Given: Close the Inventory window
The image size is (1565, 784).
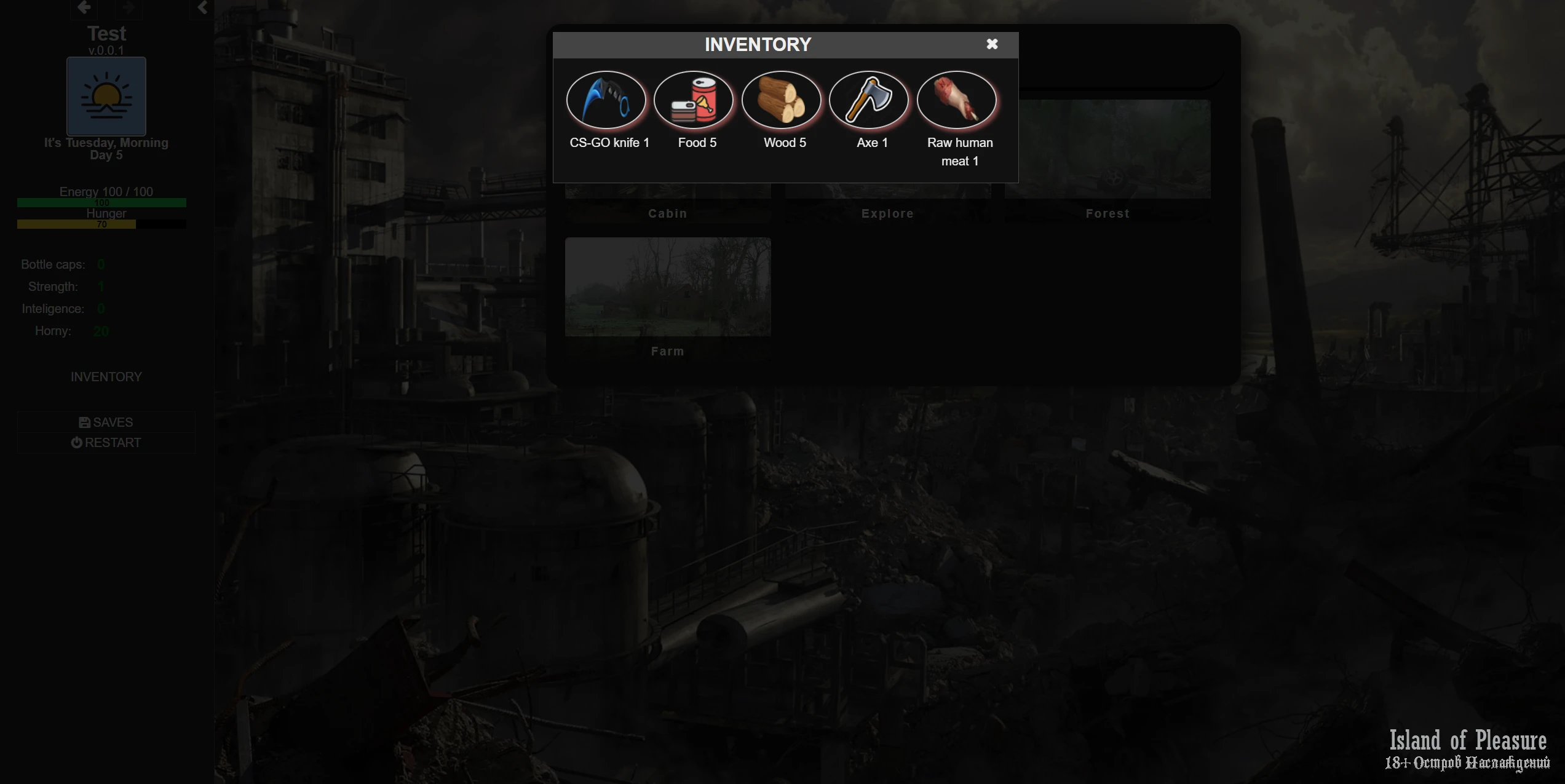Looking at the screenshot, I should coord(991,44).
